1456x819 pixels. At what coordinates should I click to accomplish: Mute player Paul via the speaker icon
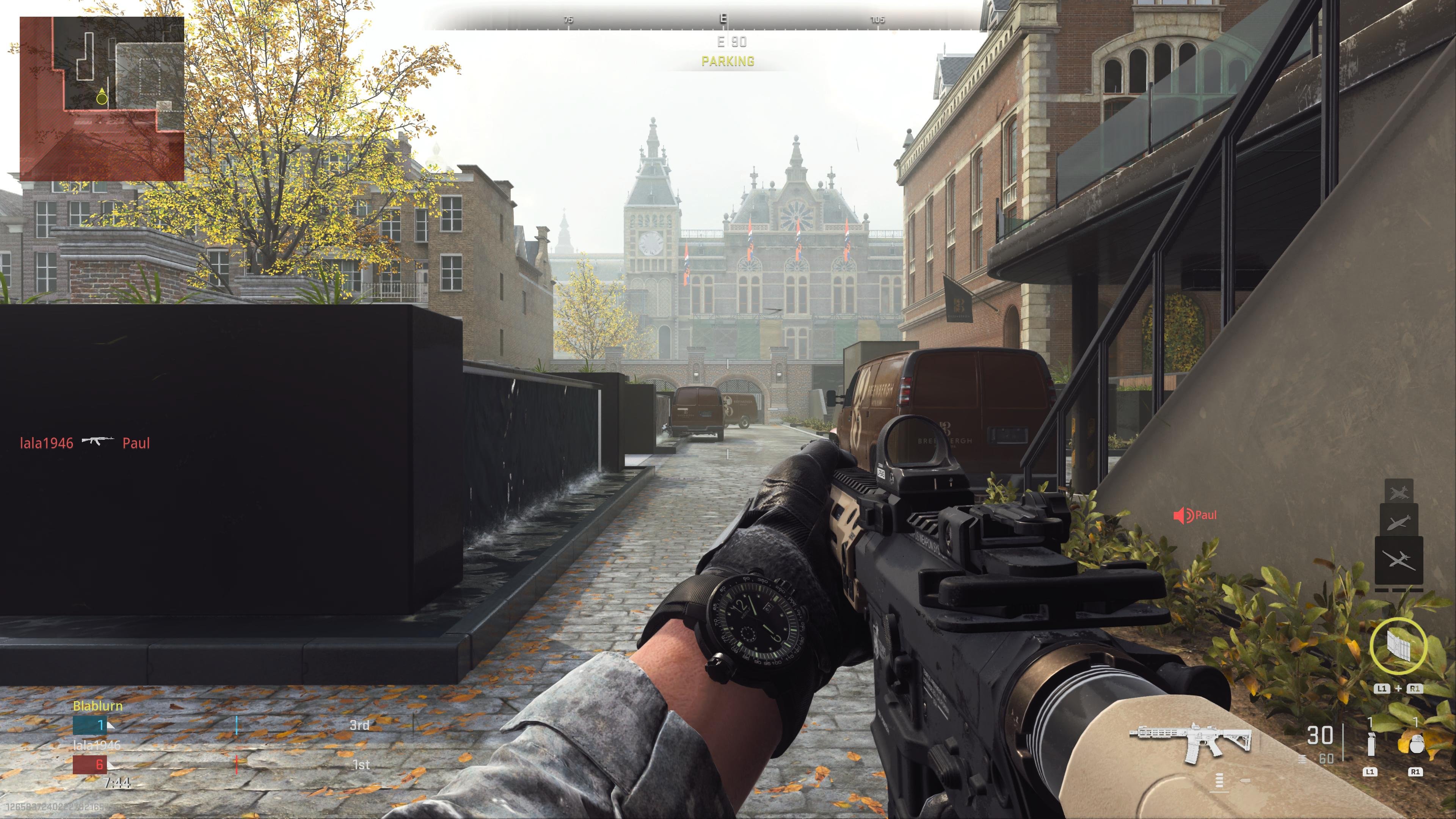[x=1183, y=515]
